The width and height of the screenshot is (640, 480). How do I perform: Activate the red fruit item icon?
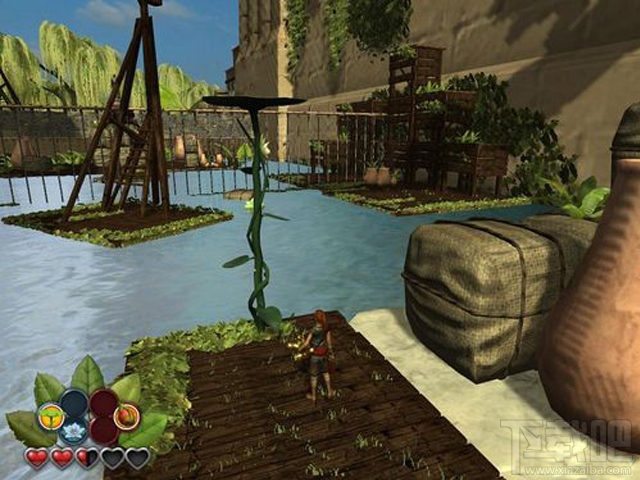coord(126,415)
